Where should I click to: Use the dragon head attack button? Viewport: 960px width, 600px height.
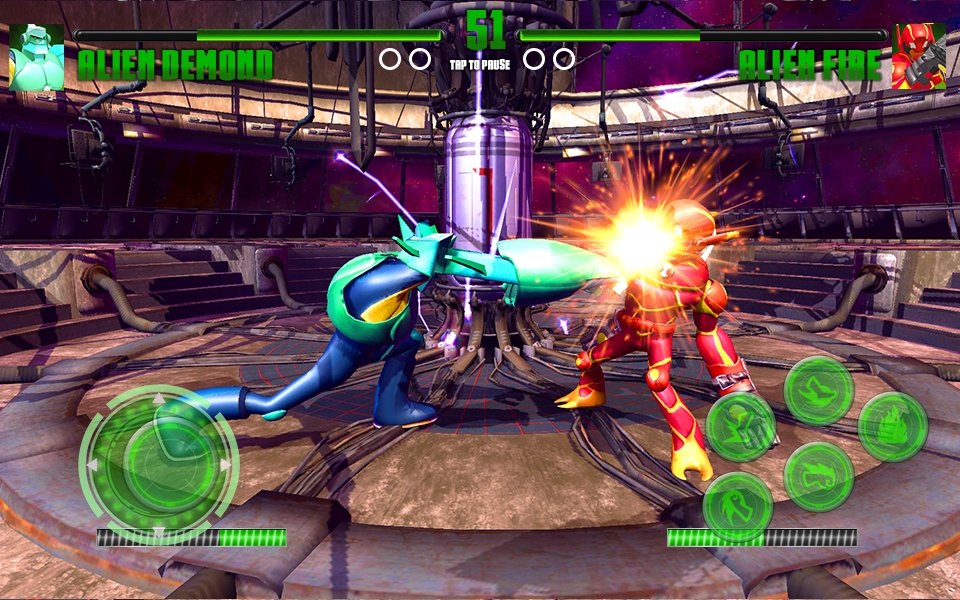click(818, 476)
